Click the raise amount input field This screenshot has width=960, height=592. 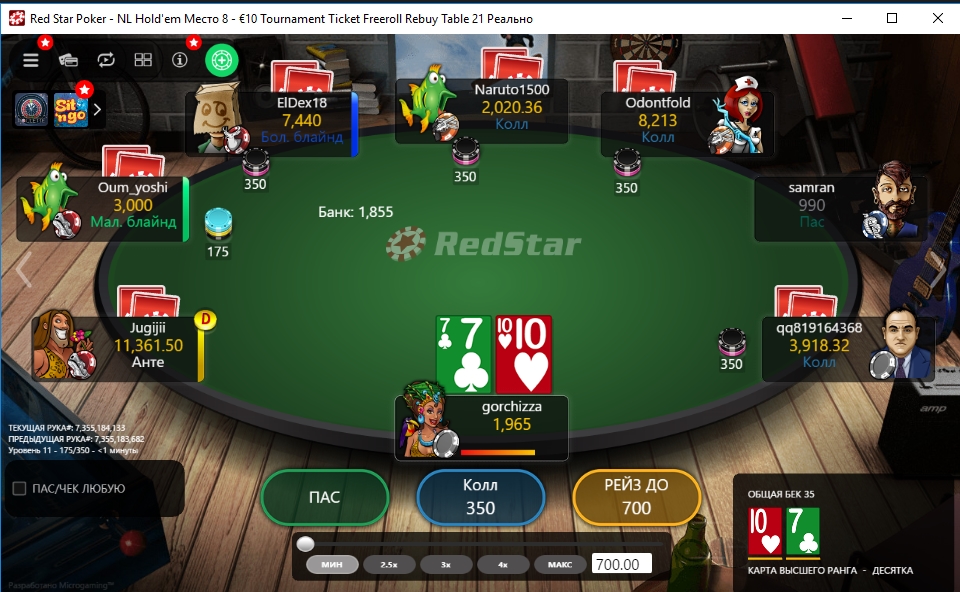(621, 565)
